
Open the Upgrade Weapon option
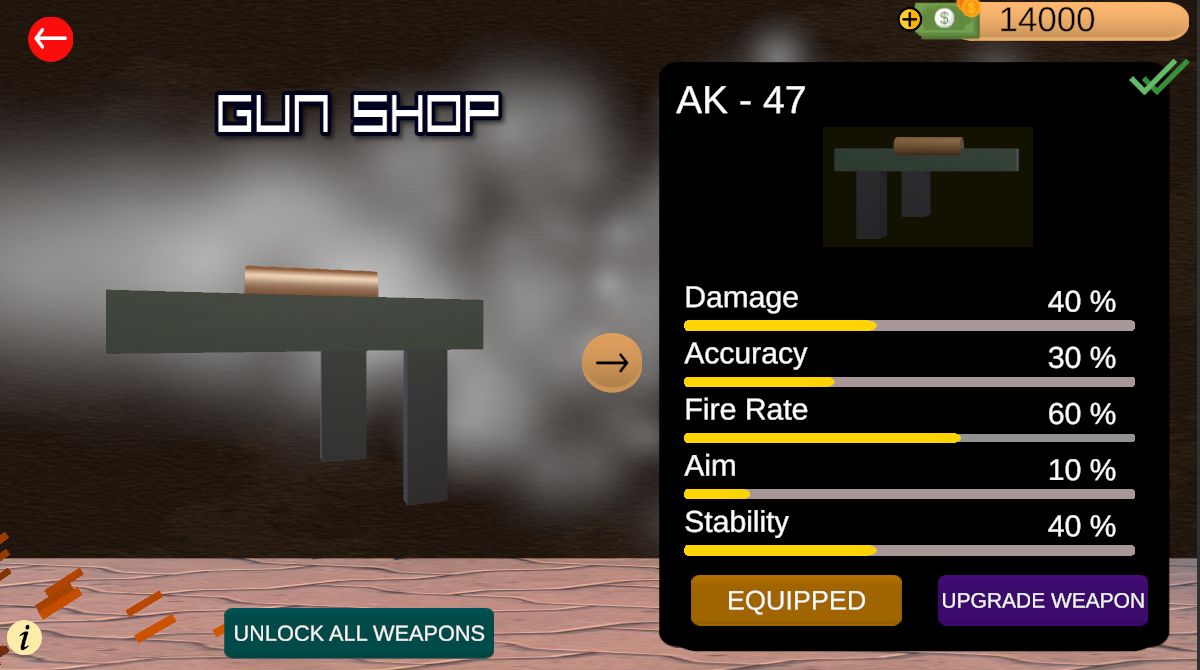(1042, 600)
